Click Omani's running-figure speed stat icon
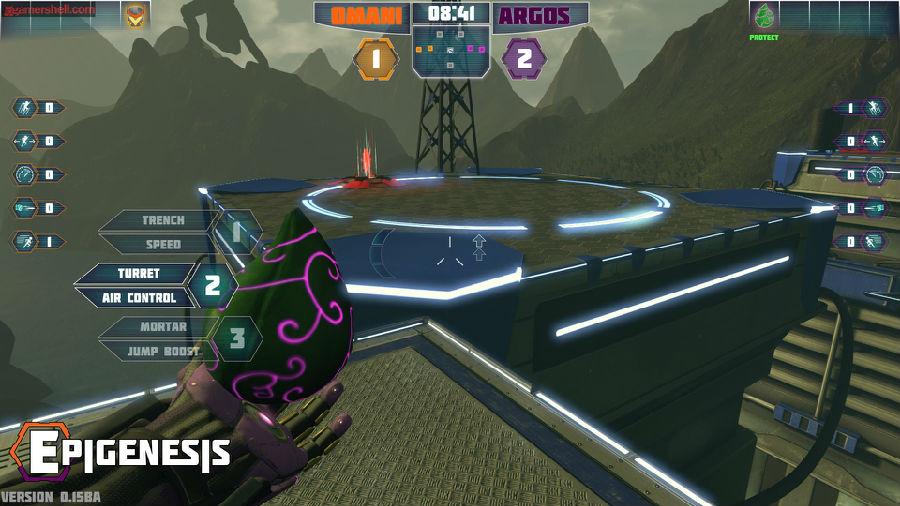900x506 pixels. point(24,241)
